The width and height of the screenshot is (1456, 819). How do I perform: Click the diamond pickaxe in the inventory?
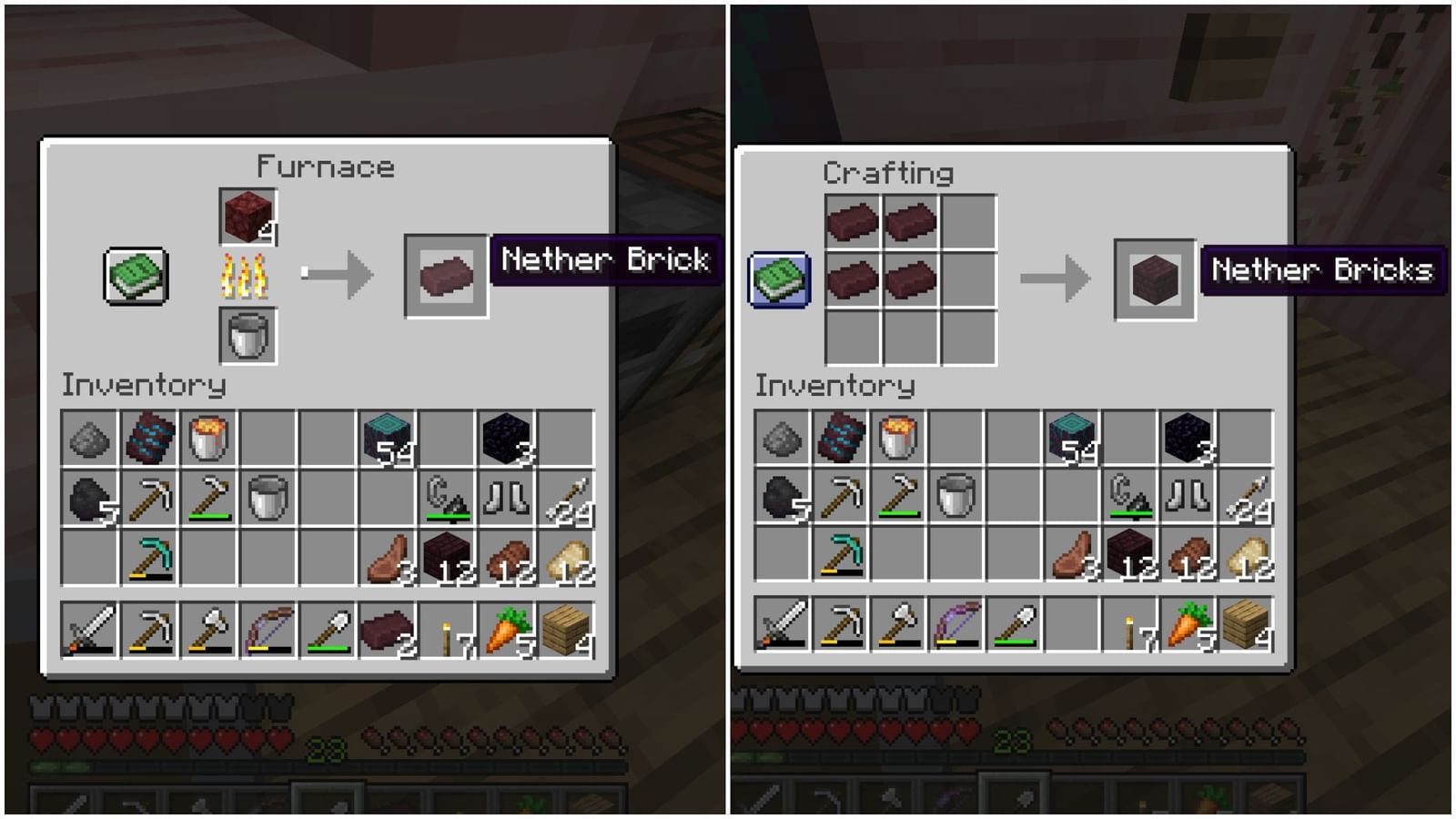[149, 558]
